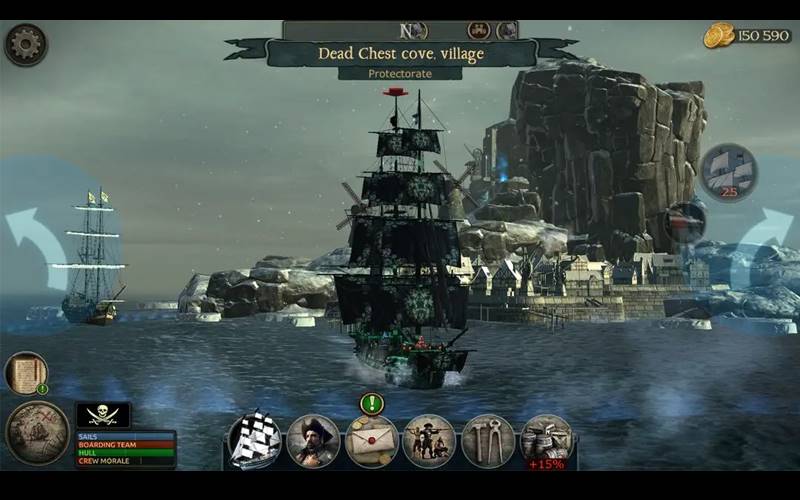The height and width of the screenshot is (500, 800).
Task: Open the gear settings menu
Action: 25,45
